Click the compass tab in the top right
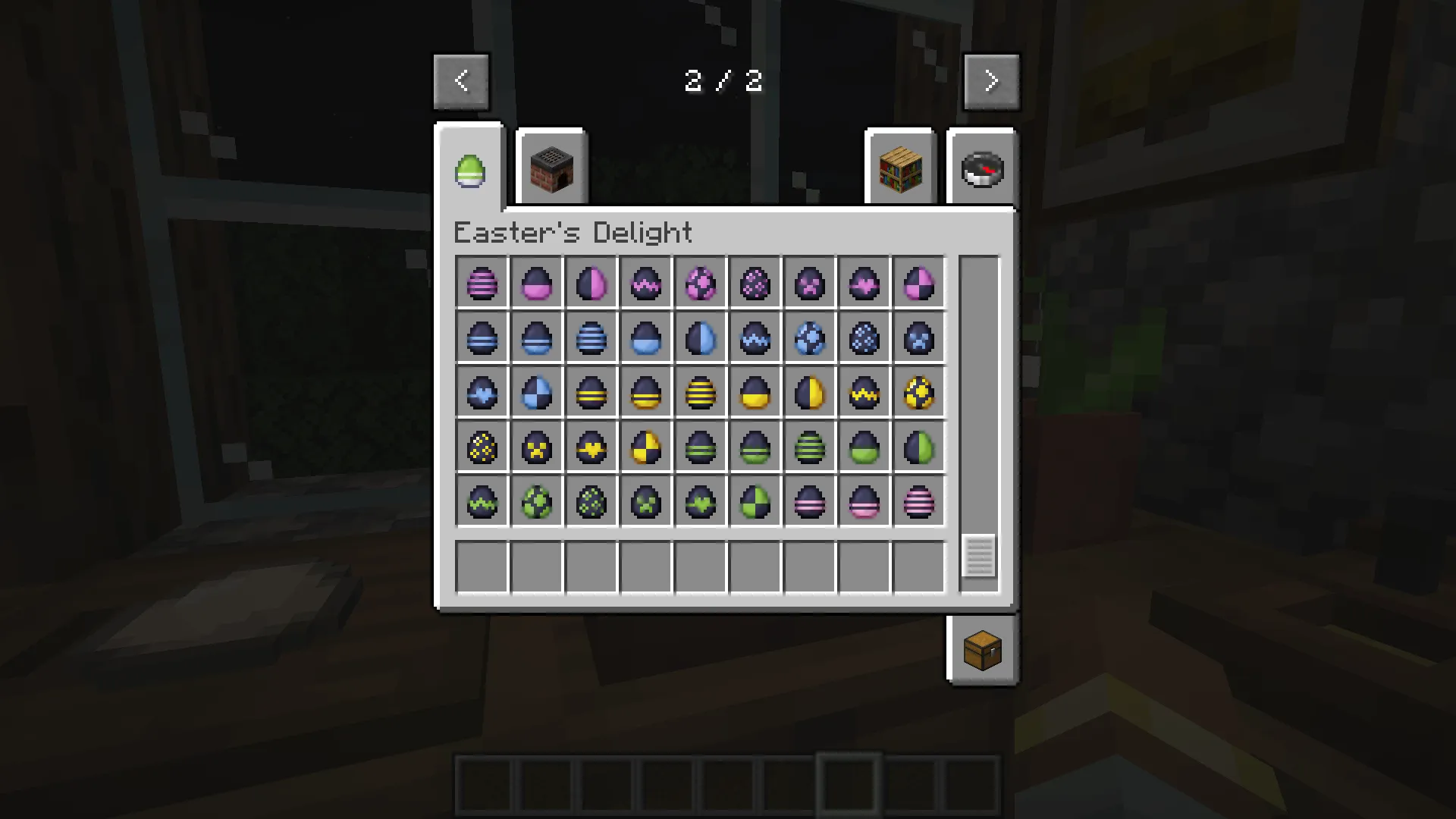 pyautogui.click(x=982, y=168)
